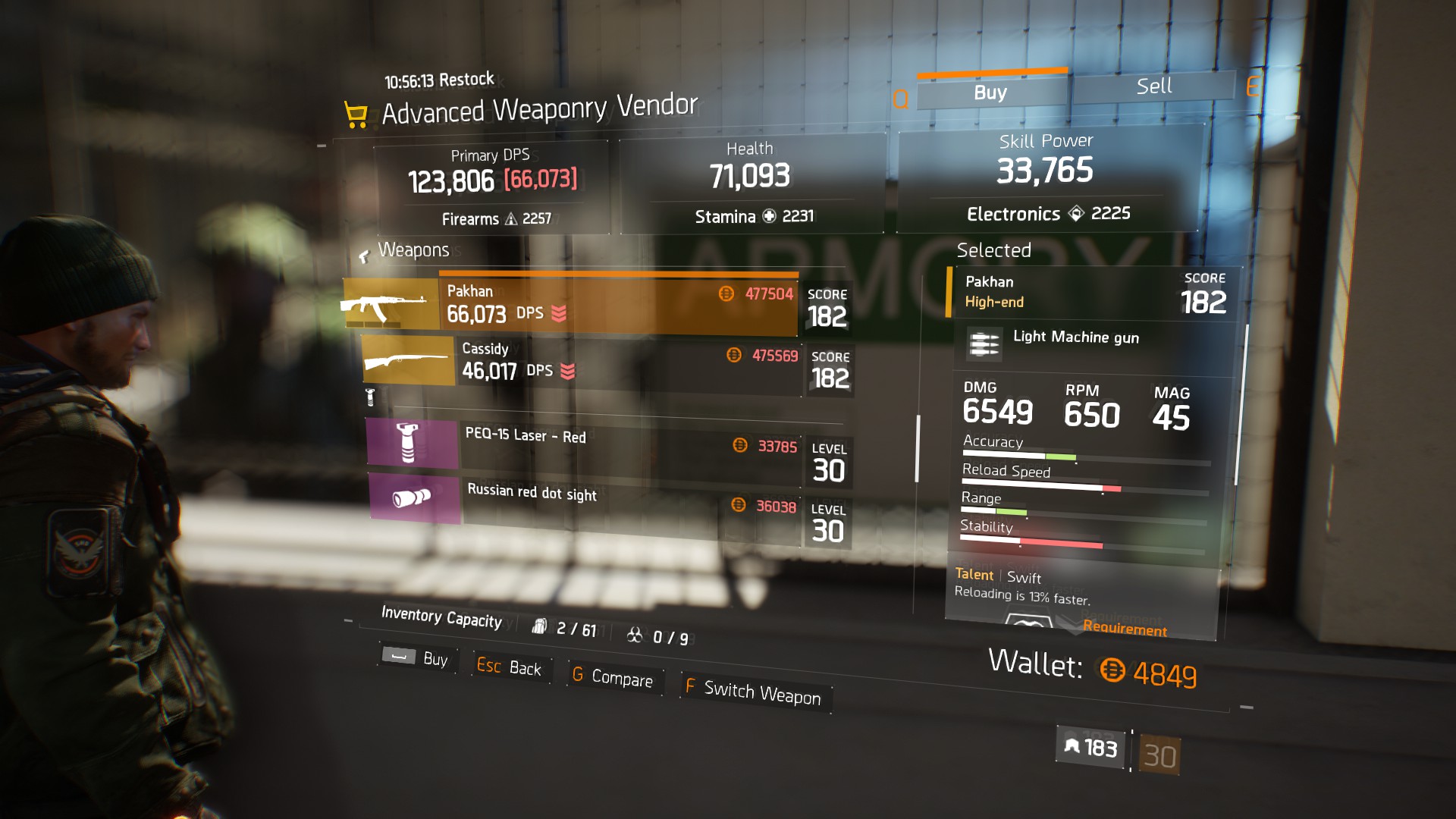Compare the selected weapon
The image size is (1456, 819).
[613, 677]
